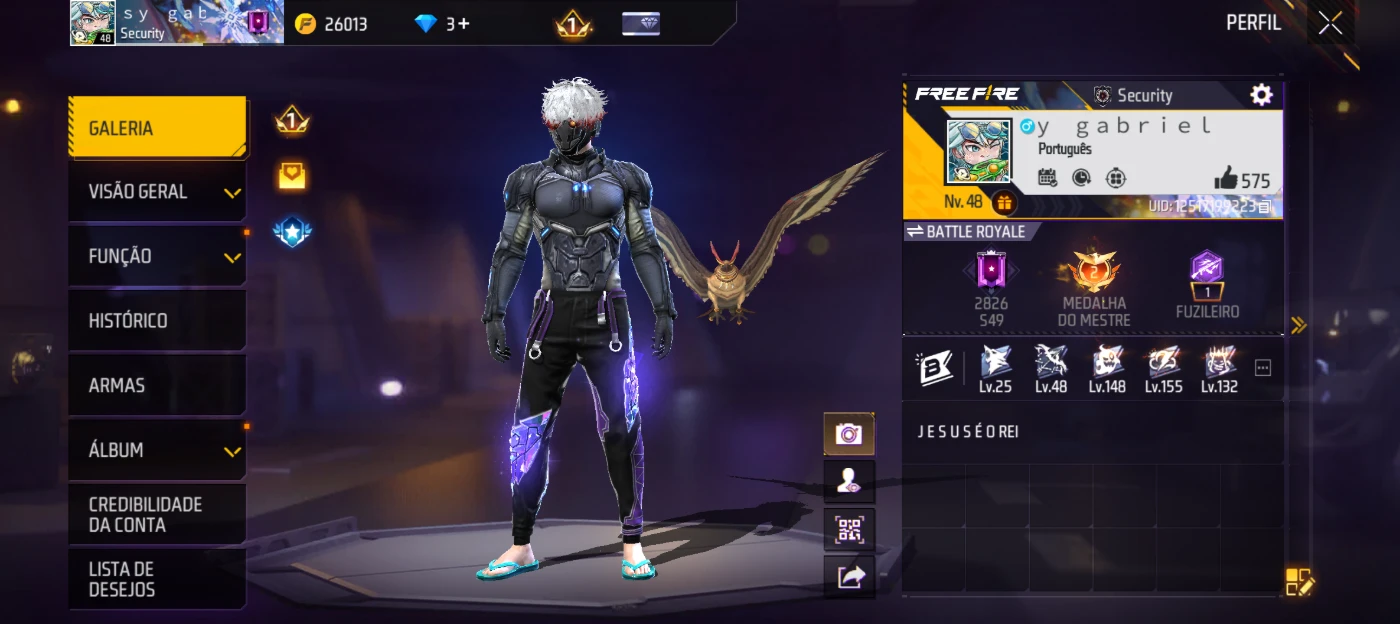Open Credibilidade da Conta
Viewport: 1400px width, 624px height.
157,515
